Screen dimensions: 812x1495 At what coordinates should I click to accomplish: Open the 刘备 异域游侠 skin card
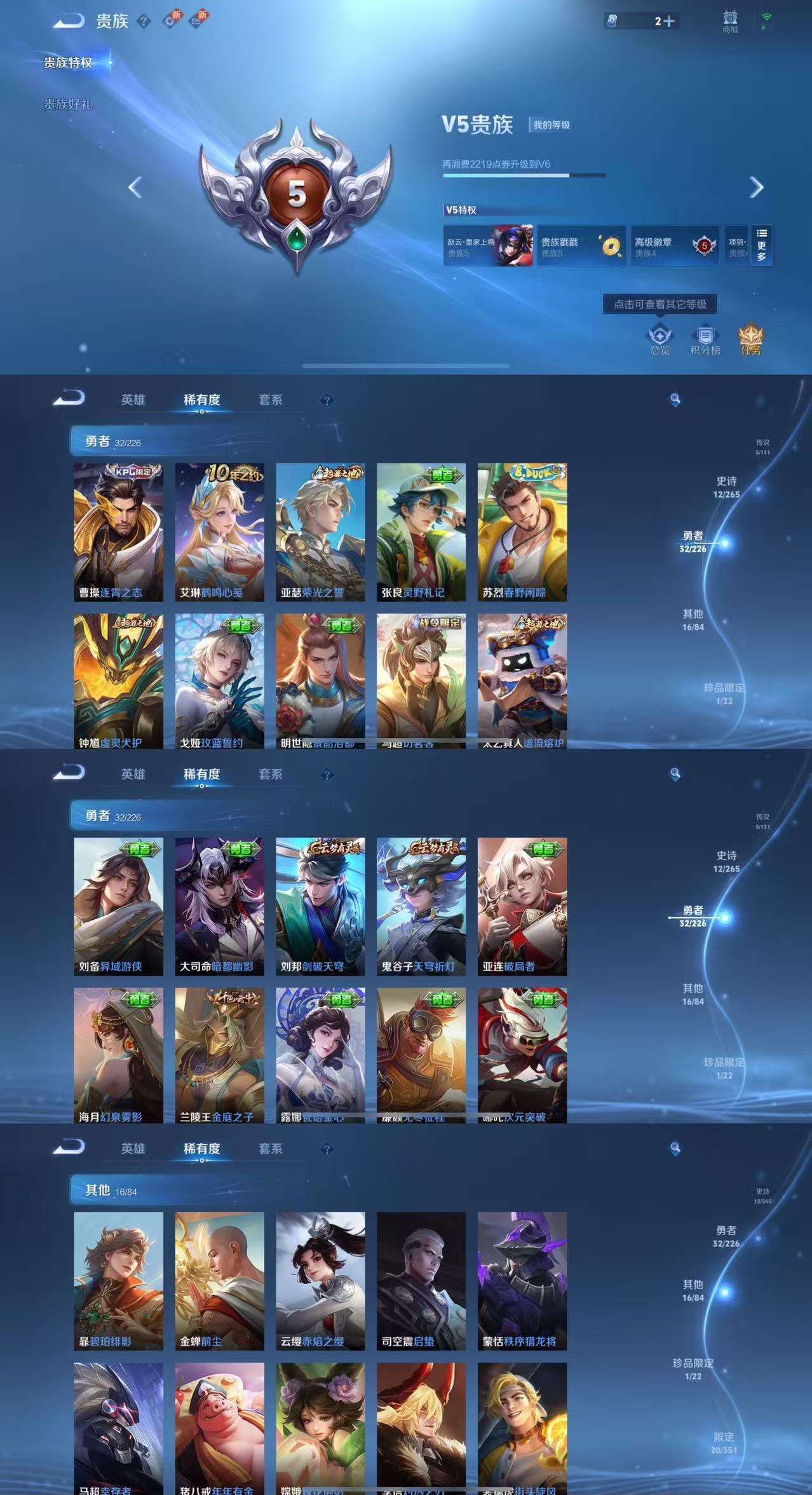click(x=118, y=906)
